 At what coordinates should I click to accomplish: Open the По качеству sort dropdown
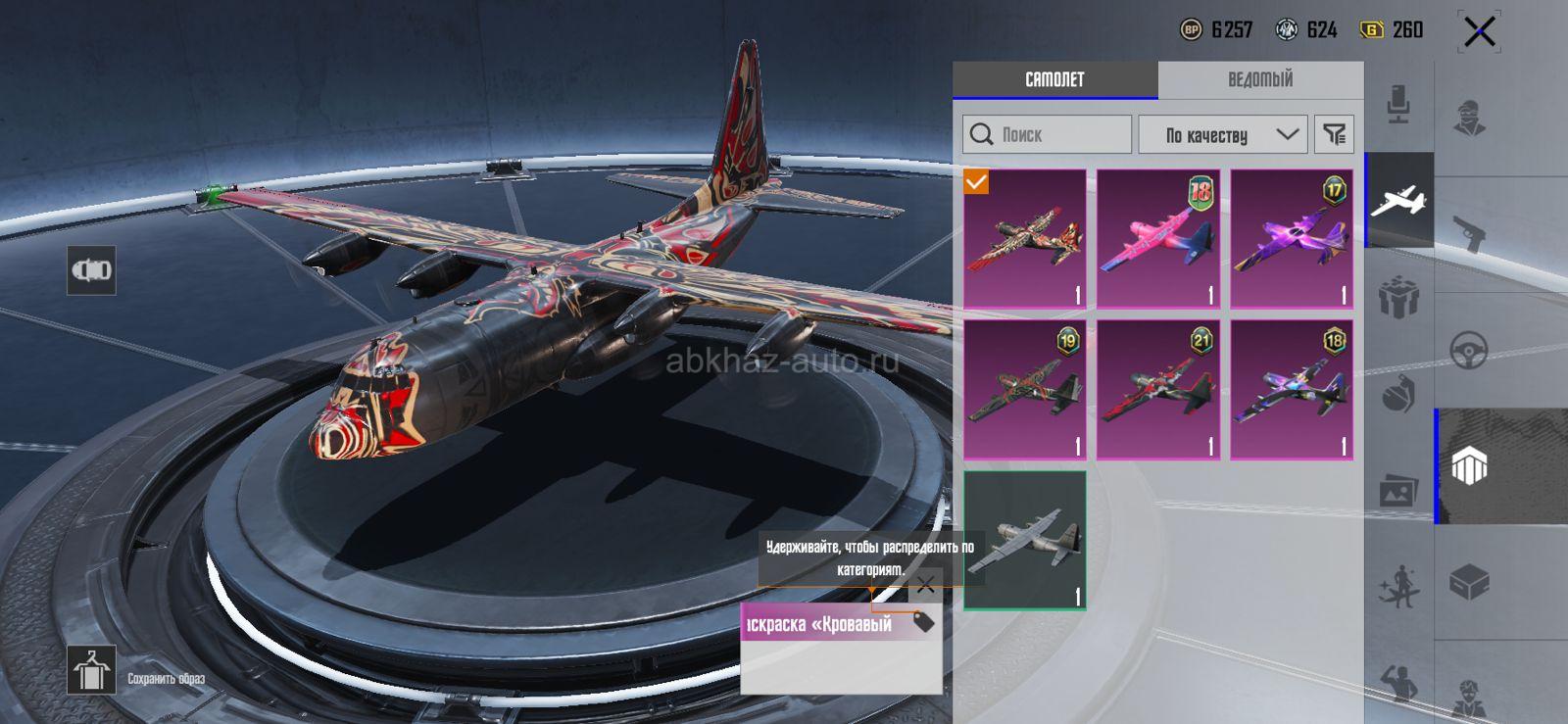pos(1231,134)
